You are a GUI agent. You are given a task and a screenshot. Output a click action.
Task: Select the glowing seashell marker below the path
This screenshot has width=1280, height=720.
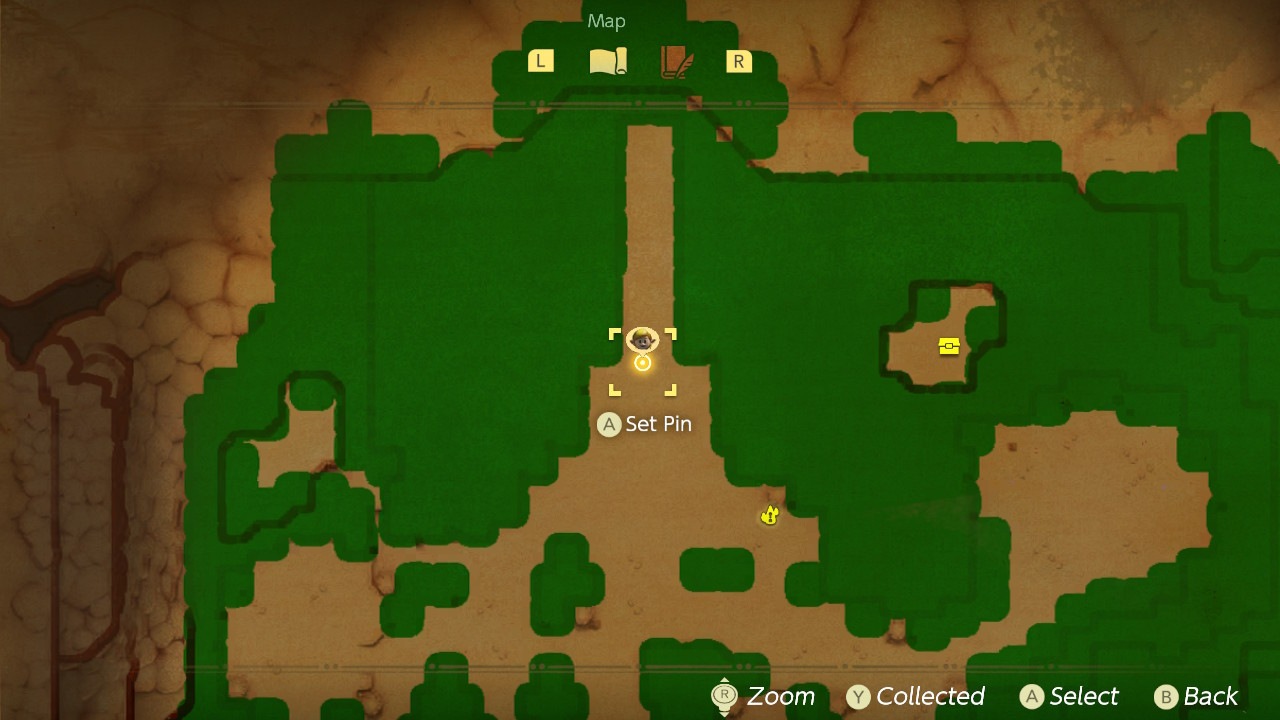(x=768, y=514)
